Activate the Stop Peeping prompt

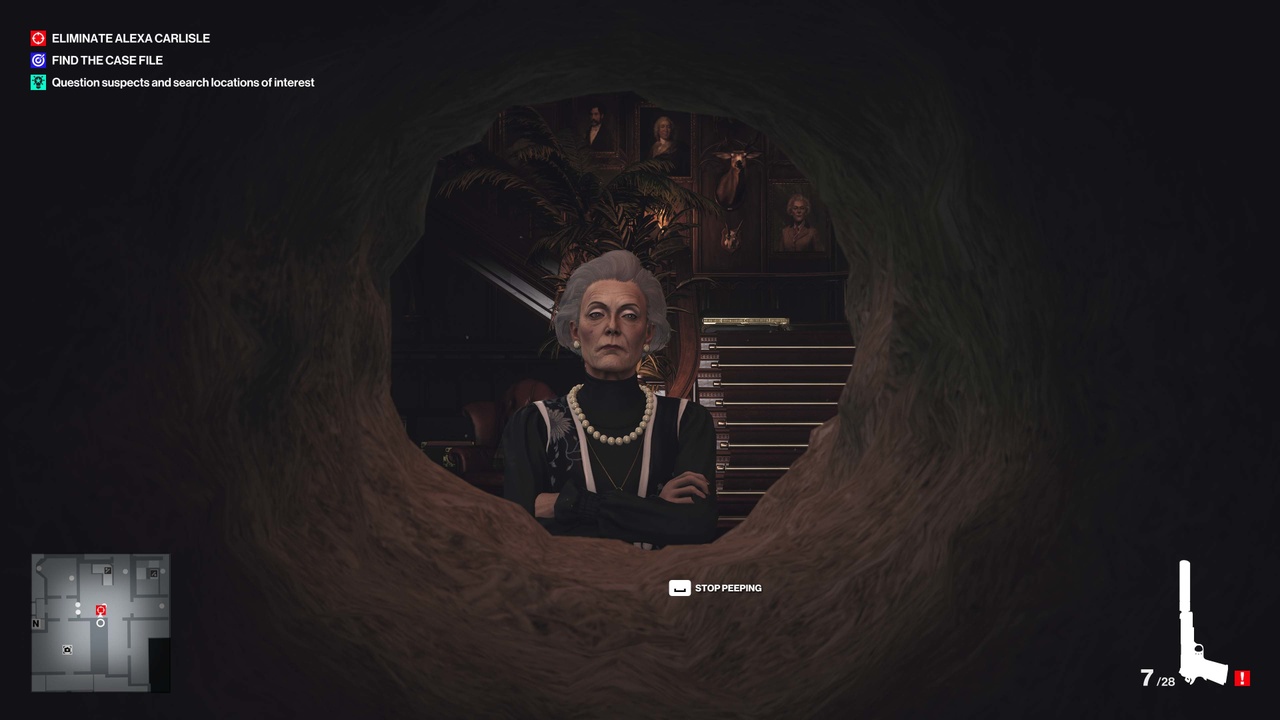point(729,588)
